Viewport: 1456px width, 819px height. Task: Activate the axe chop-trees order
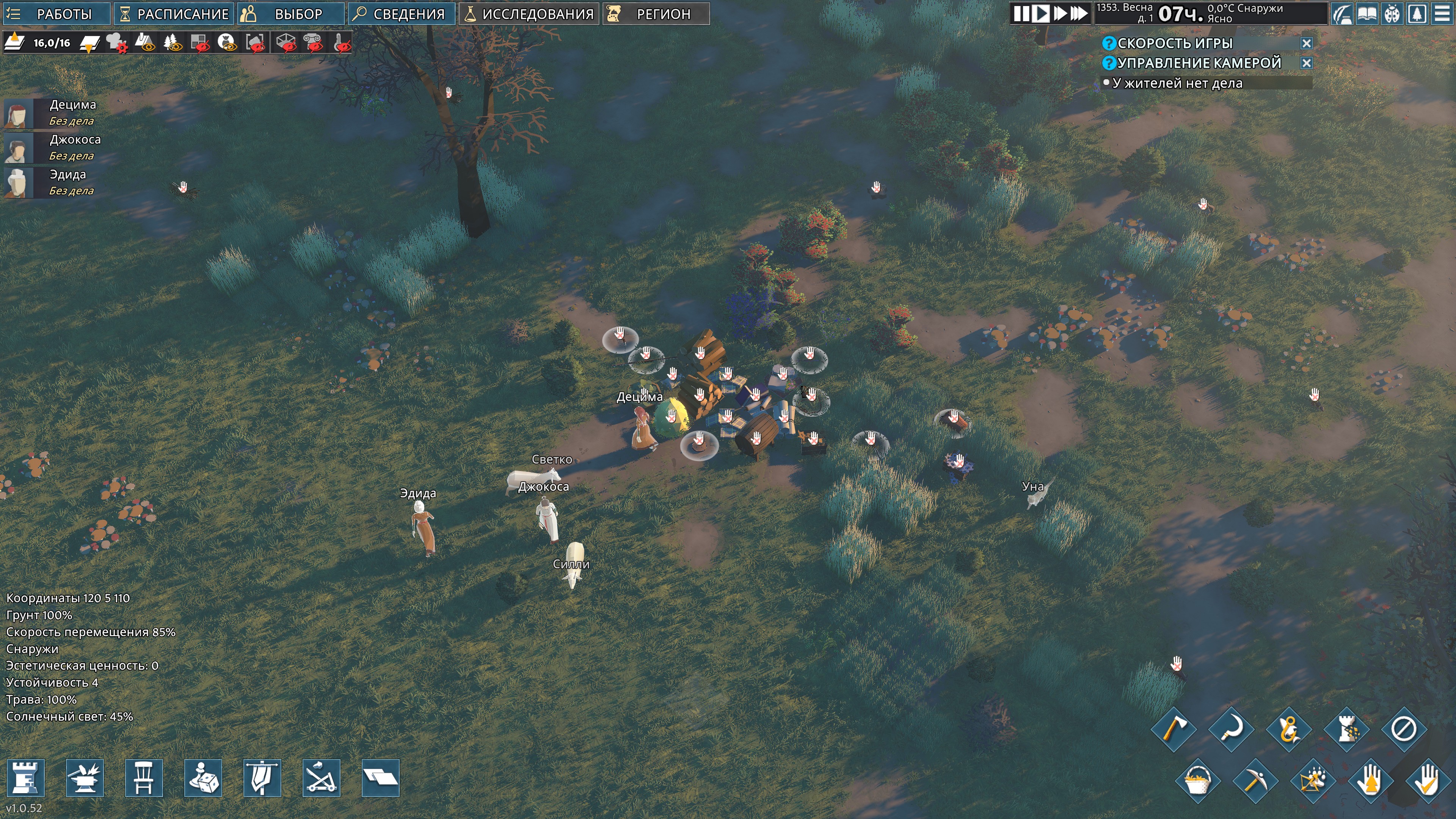tap(1174, 729)
